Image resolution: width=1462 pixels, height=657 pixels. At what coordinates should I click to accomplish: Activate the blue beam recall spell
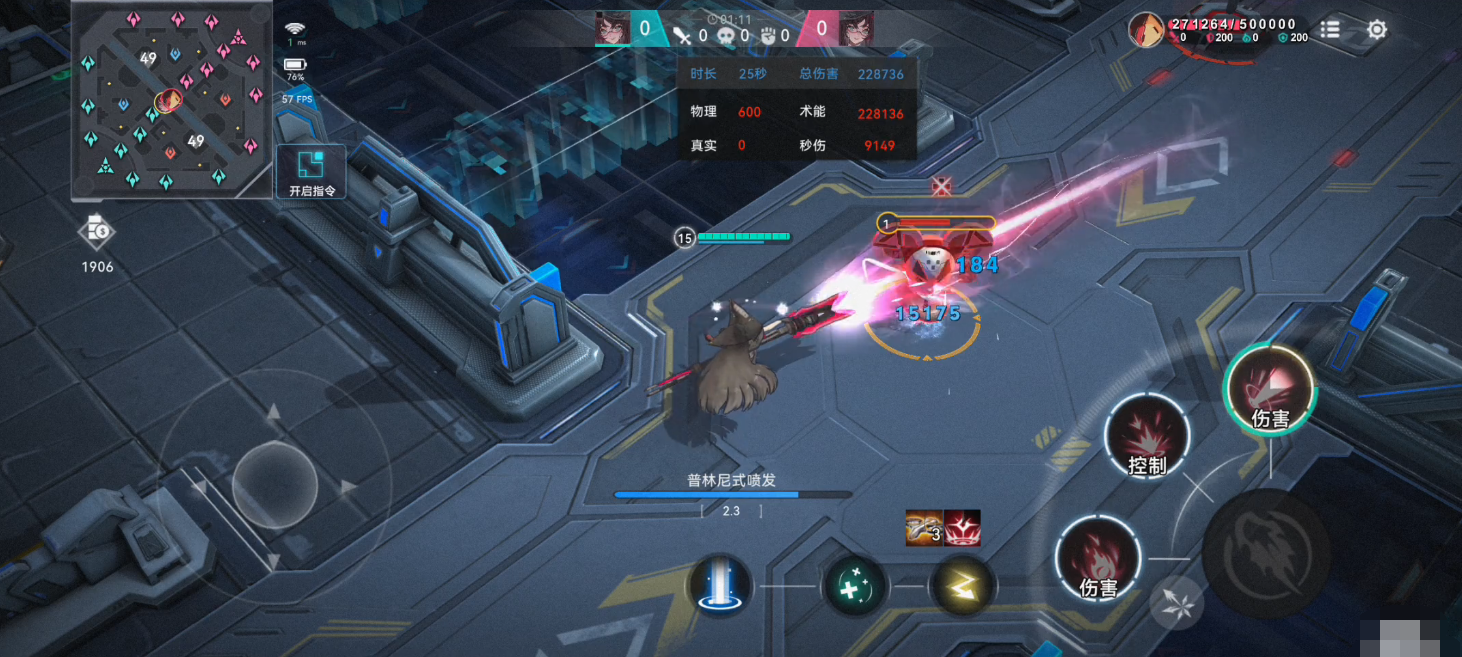pos(720,586)
